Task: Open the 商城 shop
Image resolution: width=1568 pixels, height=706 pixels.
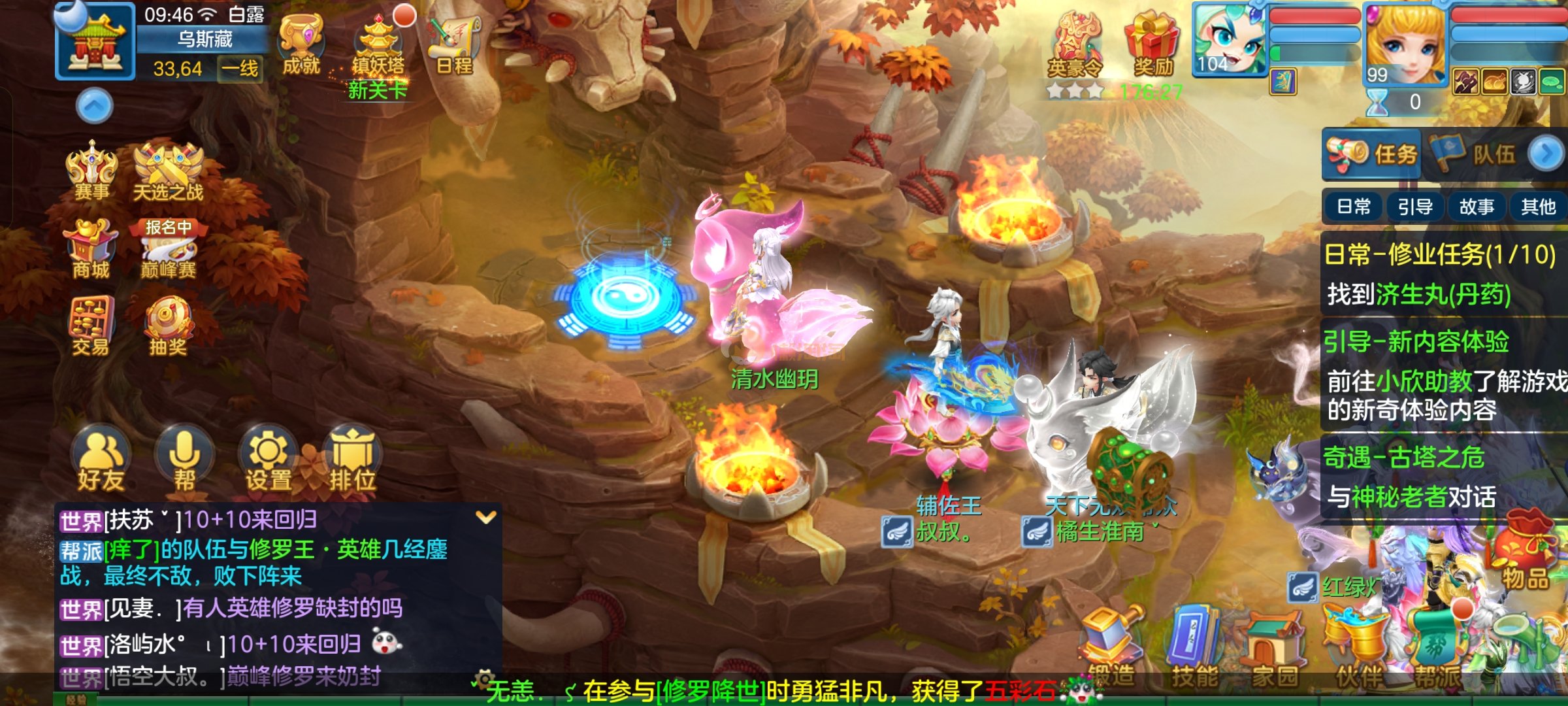Action: [x=91, y=248]
